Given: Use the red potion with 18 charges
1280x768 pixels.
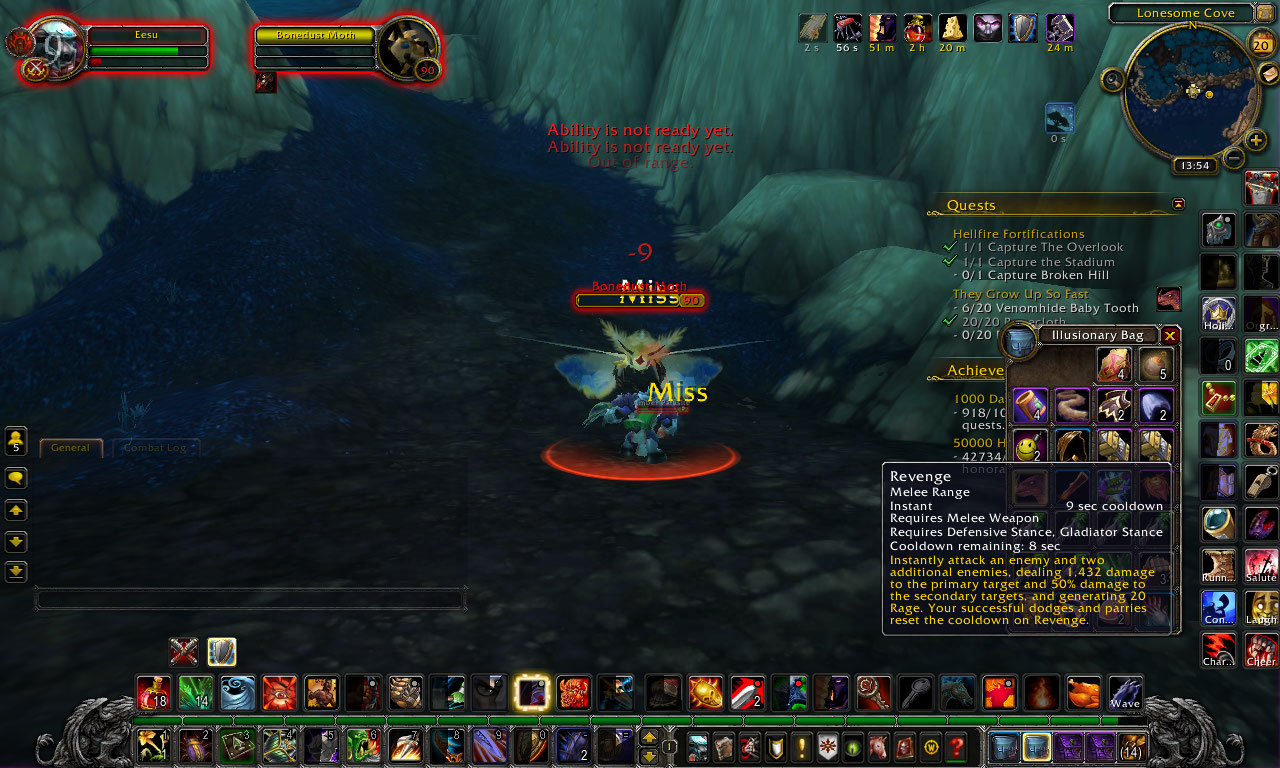Looking at the screenshot, I should [x=153, y=693].
